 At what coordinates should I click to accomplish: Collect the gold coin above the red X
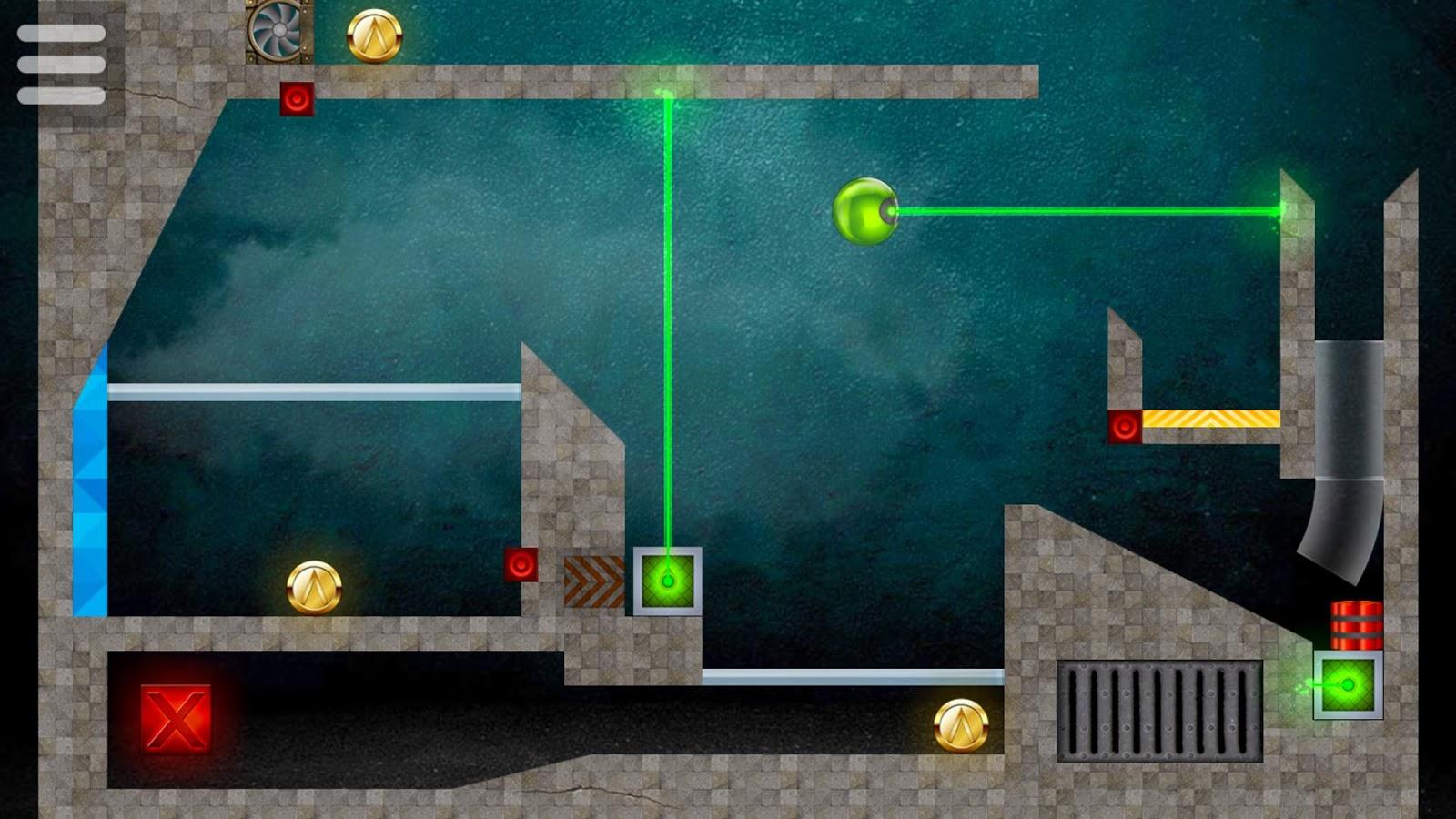point(314,587)
